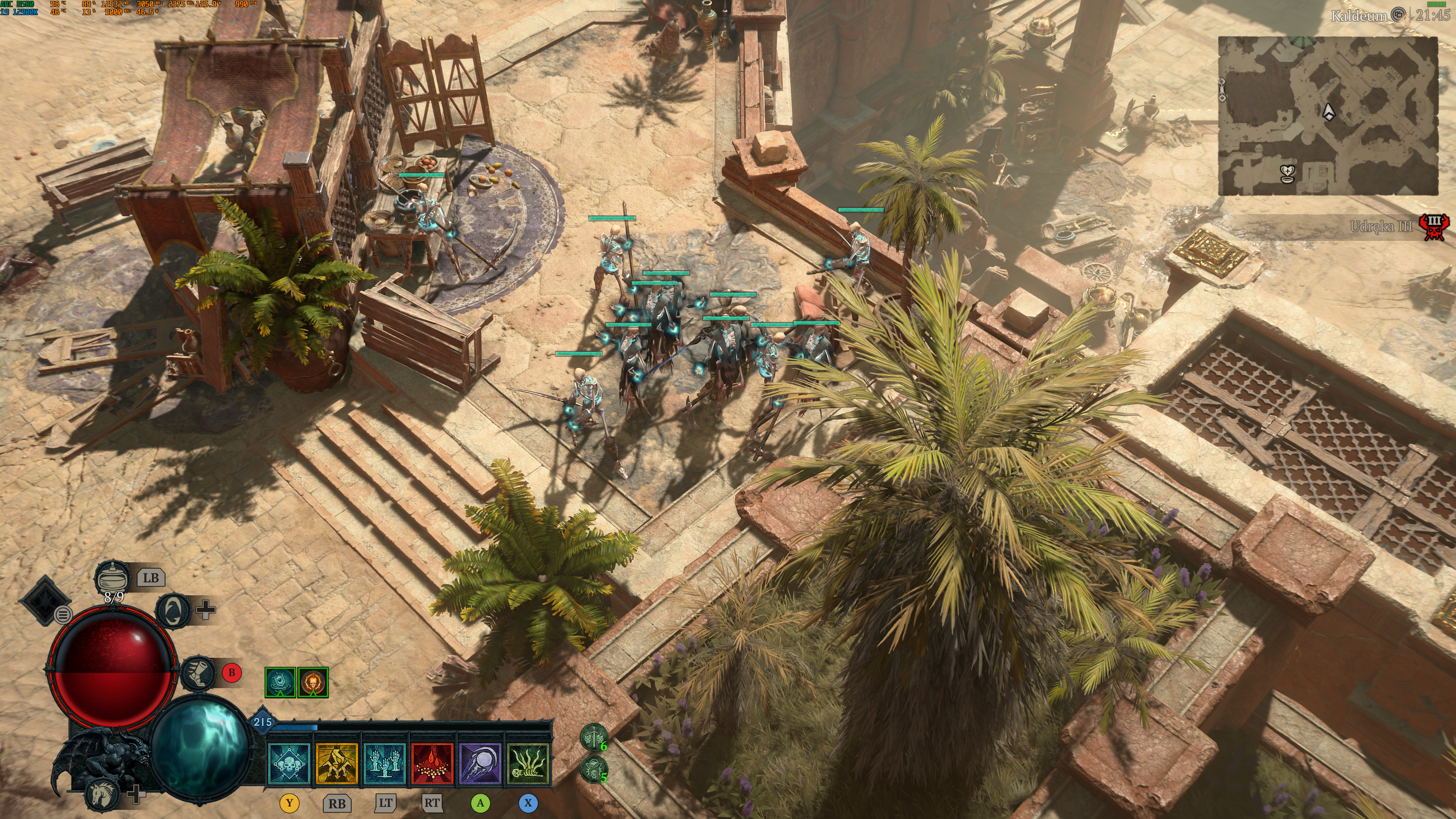The height and width of the screenshot is (819, 1456).
Task: Activate the red blood drops skill
Action: click(x=432, y=764)
